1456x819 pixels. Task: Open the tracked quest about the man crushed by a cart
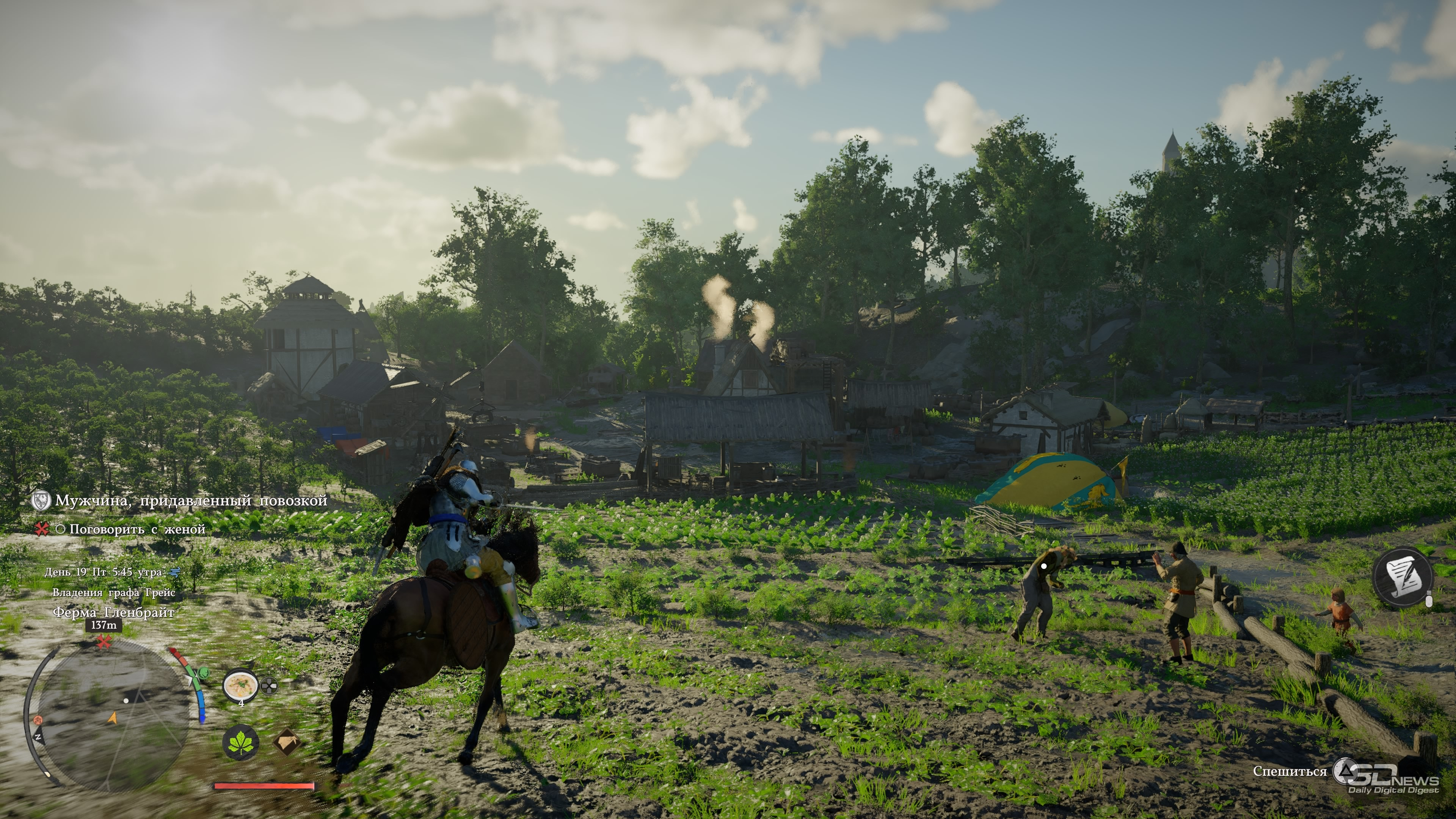191,501
